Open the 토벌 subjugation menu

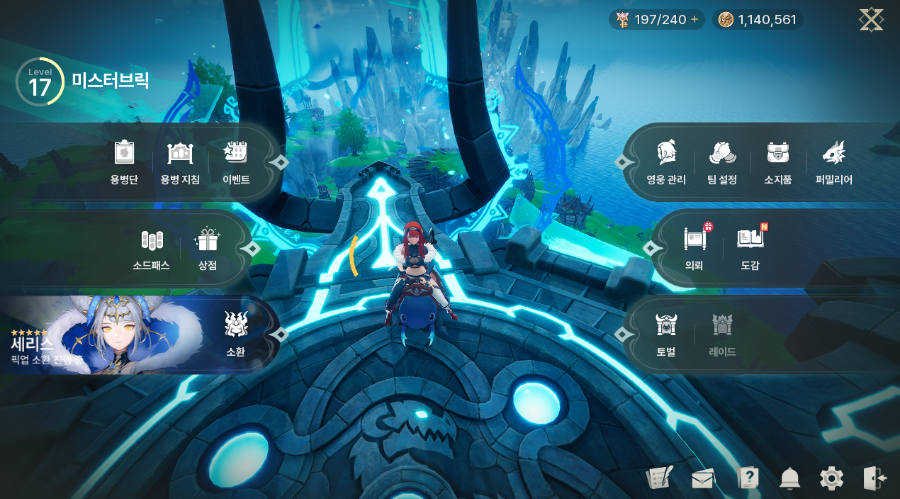[x=666, y=333]
